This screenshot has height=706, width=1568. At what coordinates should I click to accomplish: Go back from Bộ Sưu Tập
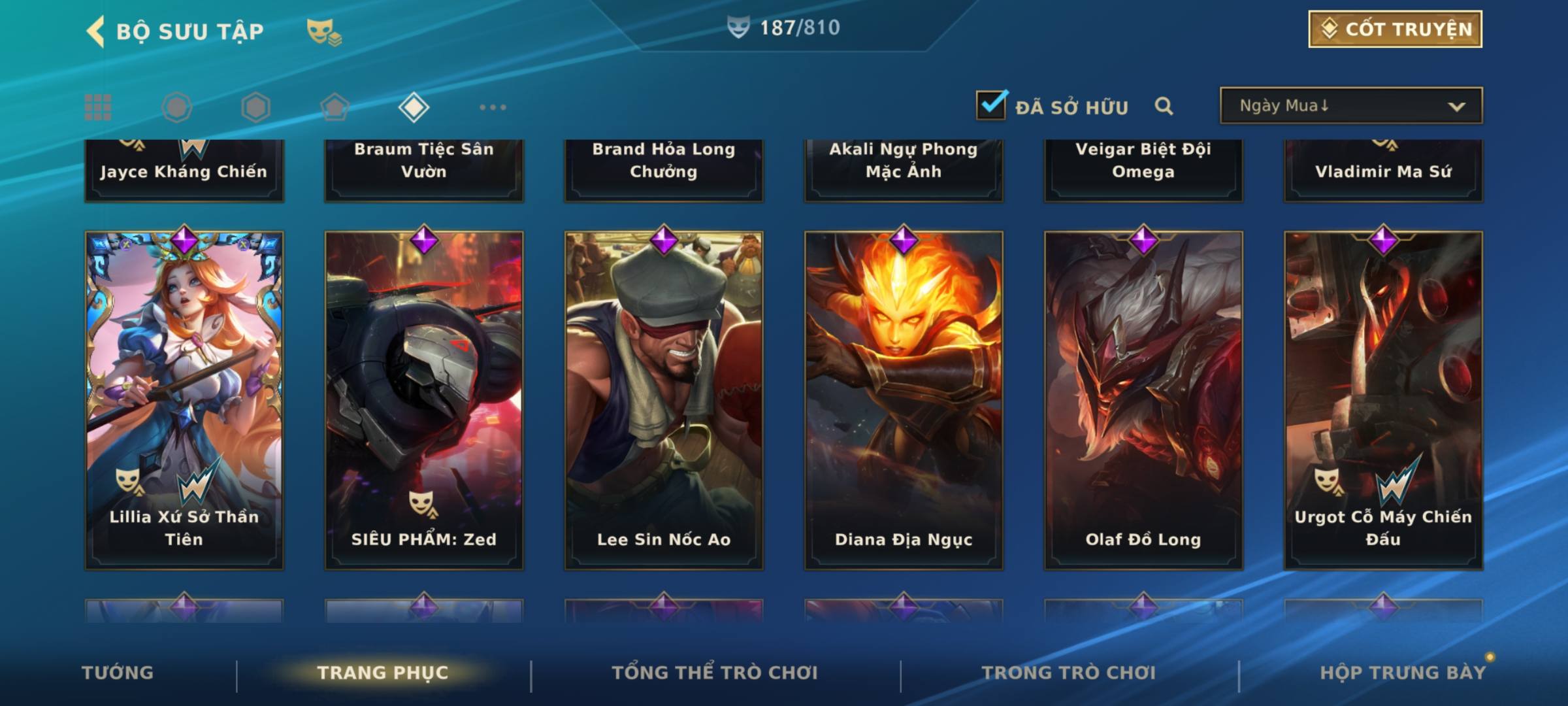point(96,31)
